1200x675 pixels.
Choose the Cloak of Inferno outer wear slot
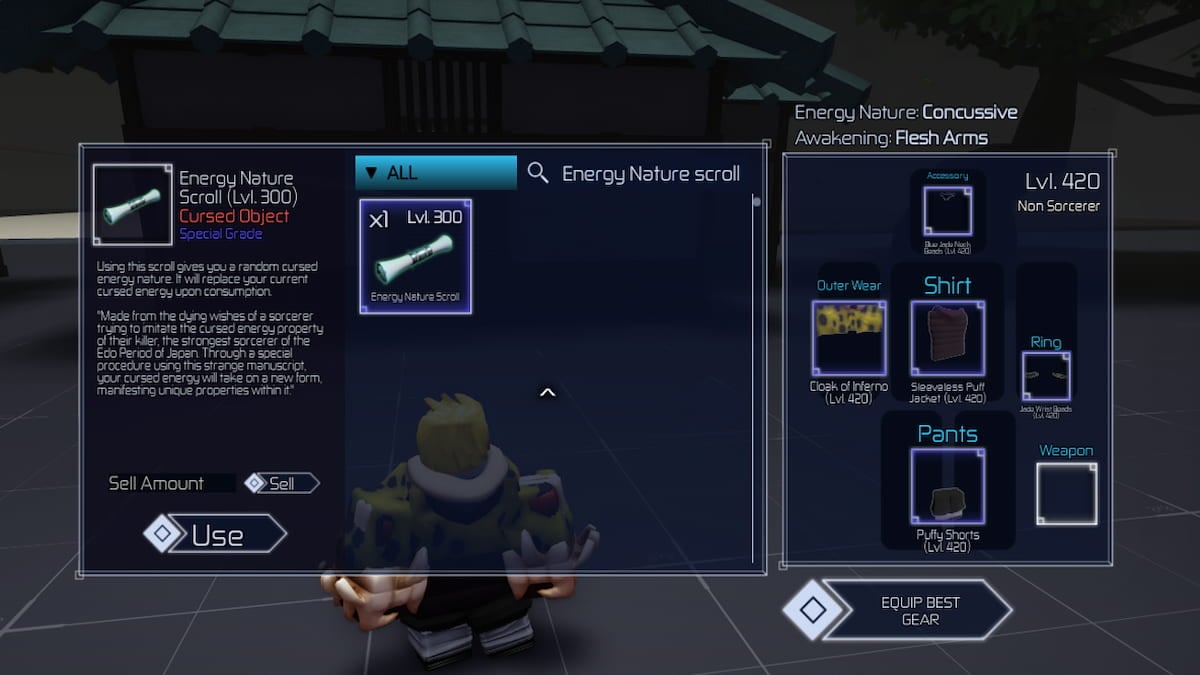849,338
